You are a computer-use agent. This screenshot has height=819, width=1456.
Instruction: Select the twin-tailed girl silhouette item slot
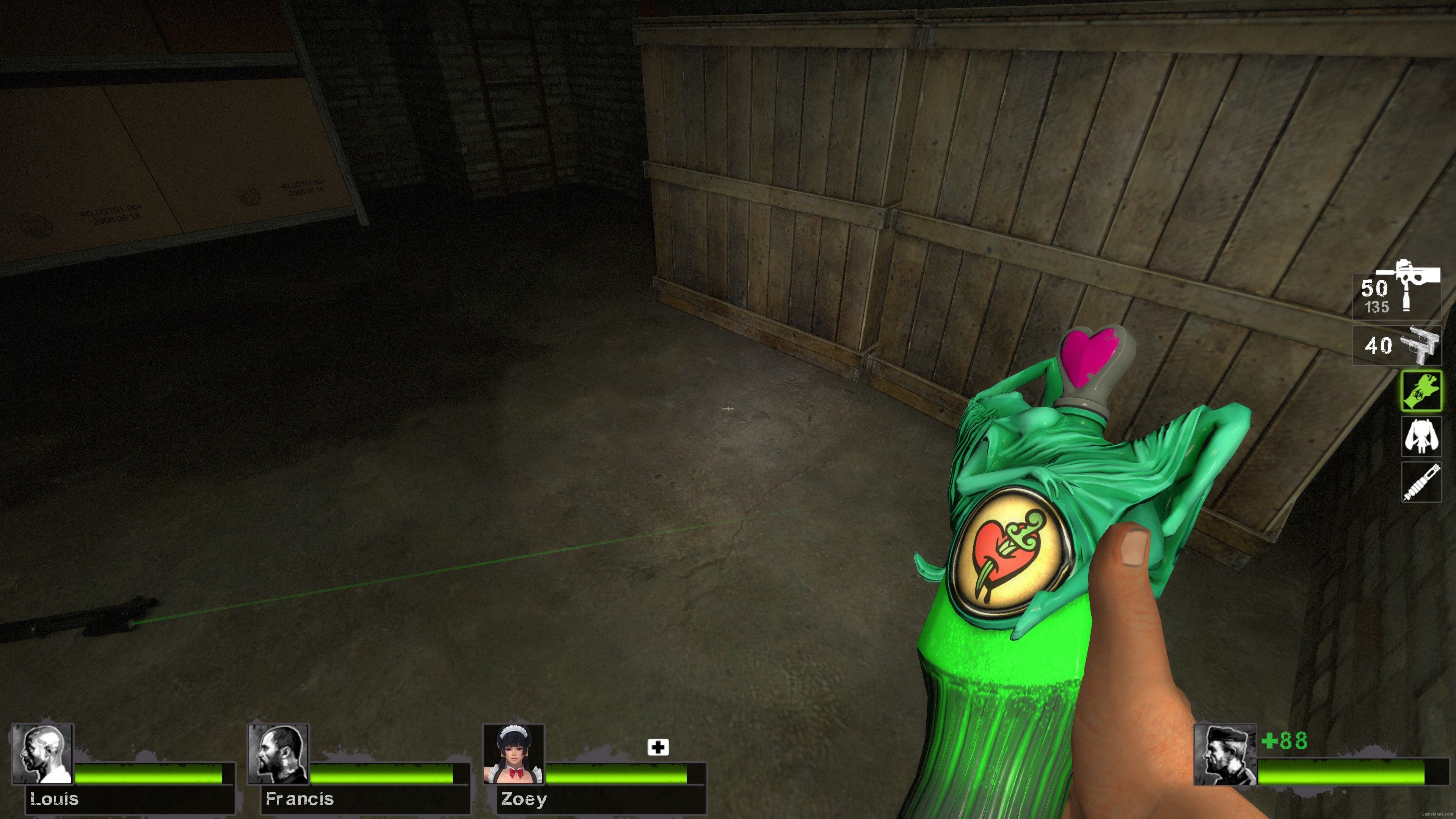point(1421,436)
